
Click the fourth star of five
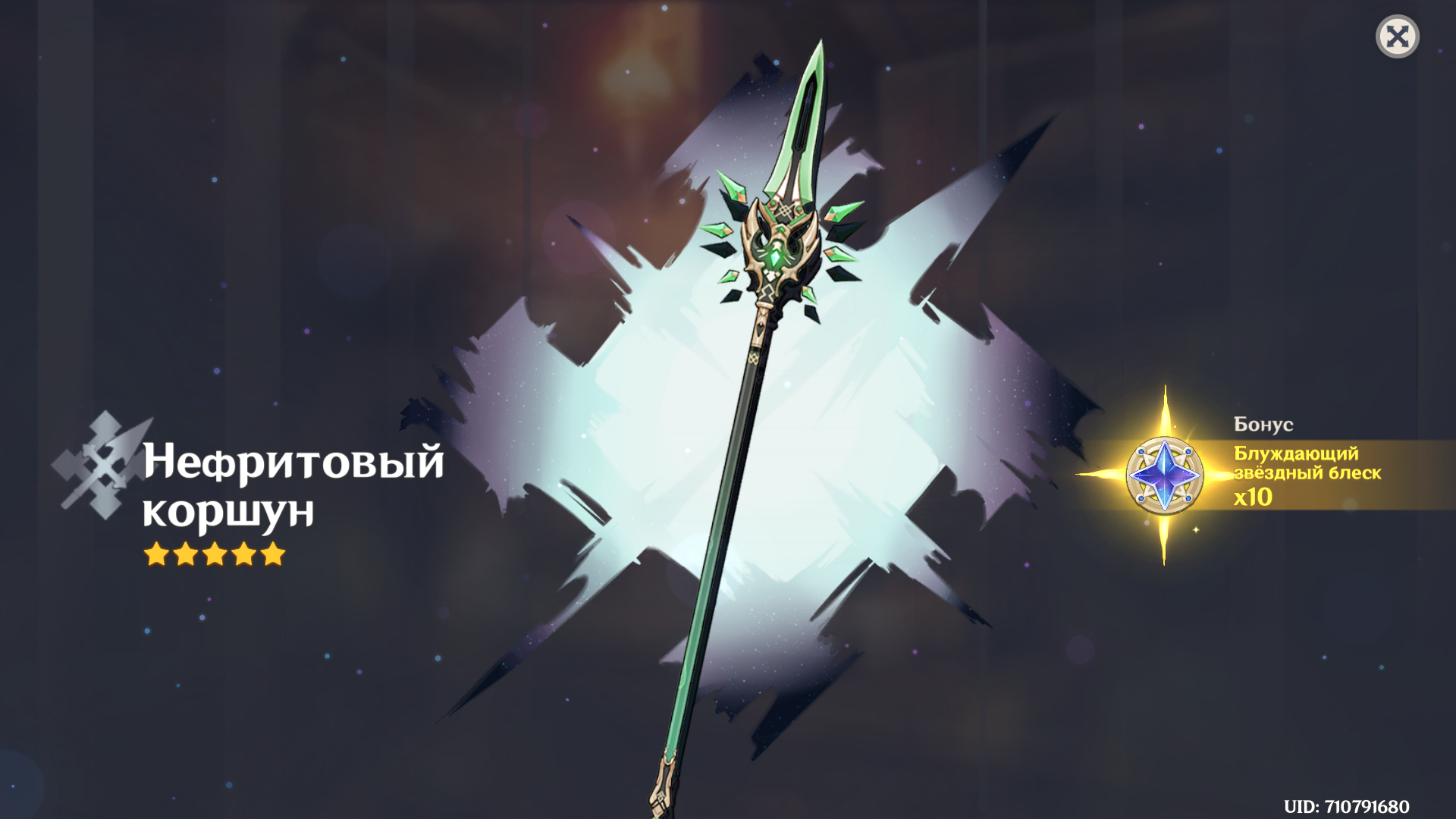tap(243, 556)
